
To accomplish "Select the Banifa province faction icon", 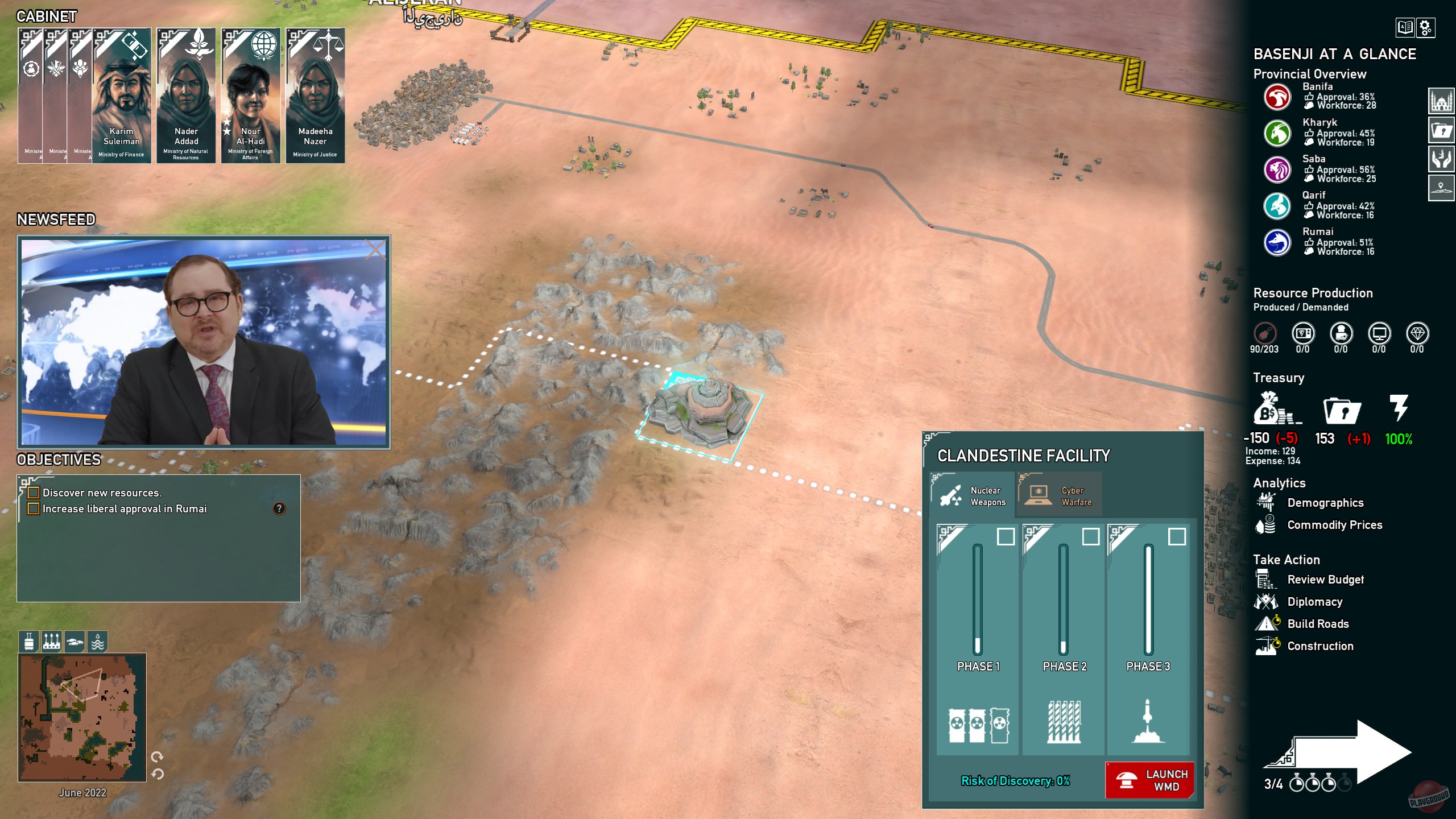I will pyautogui.click(x=1277, y=98).
